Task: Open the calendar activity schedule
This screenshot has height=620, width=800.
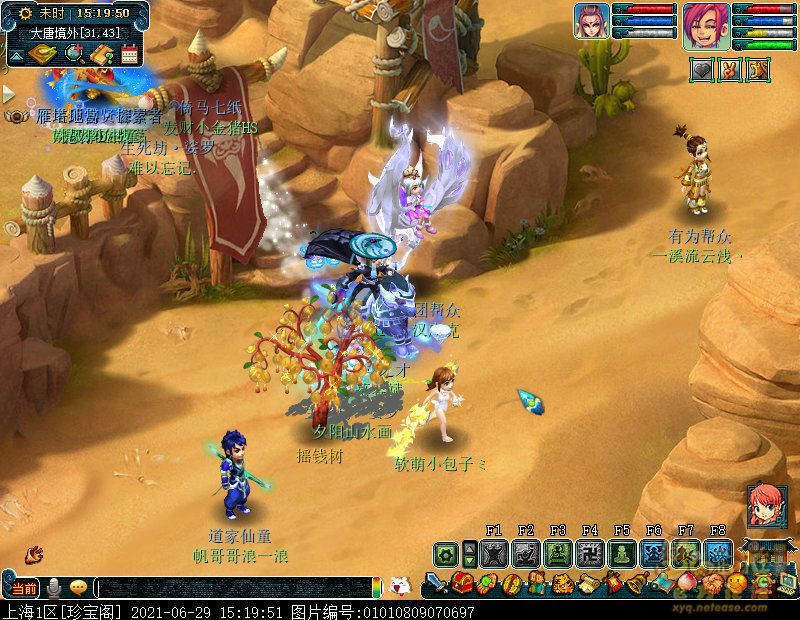Action: click(128, 55)
